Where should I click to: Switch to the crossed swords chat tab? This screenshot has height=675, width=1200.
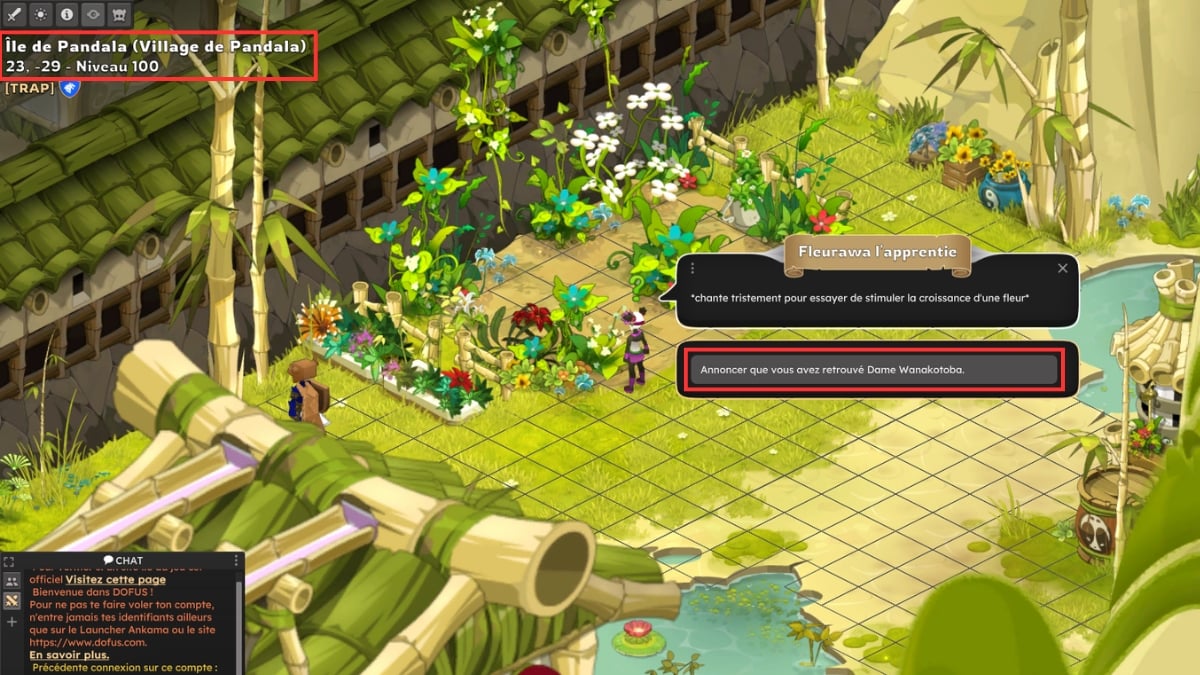[x=12, y=601]
